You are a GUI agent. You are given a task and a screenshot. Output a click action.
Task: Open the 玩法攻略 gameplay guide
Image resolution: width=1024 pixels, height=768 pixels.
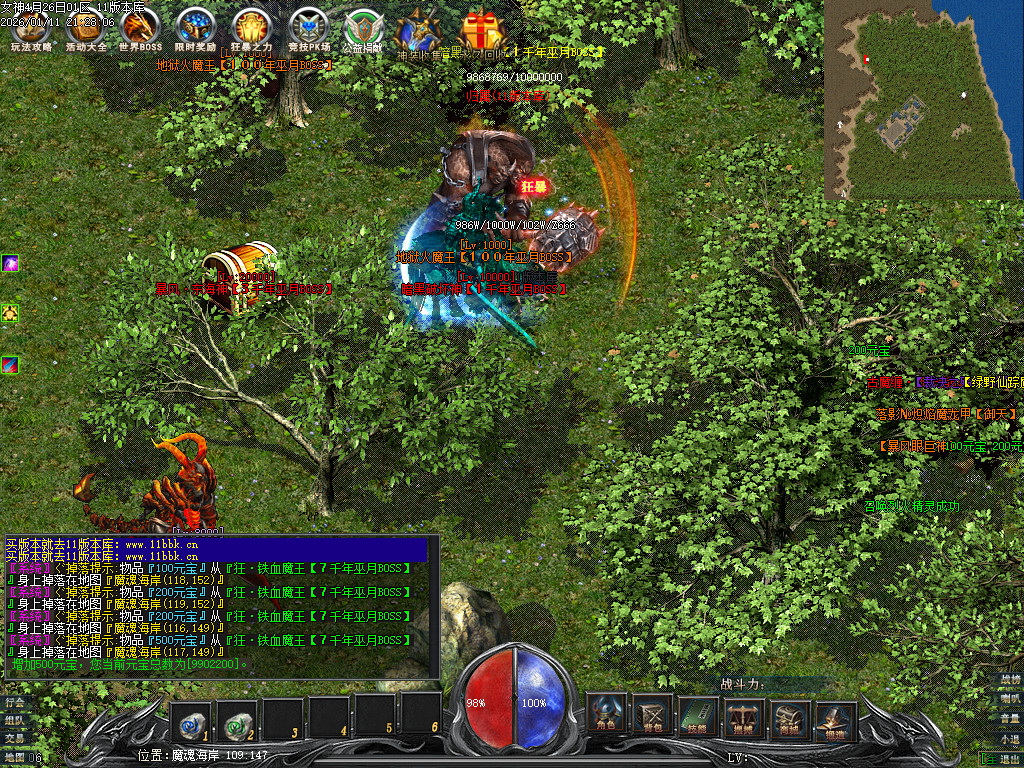[x=30, y=30]
